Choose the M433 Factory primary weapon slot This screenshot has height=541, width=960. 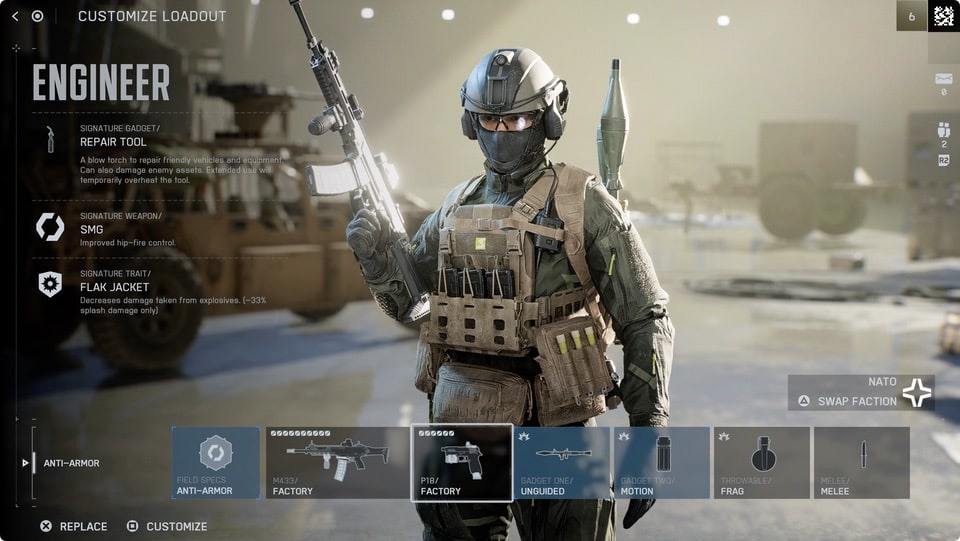[x=337, y=463]
